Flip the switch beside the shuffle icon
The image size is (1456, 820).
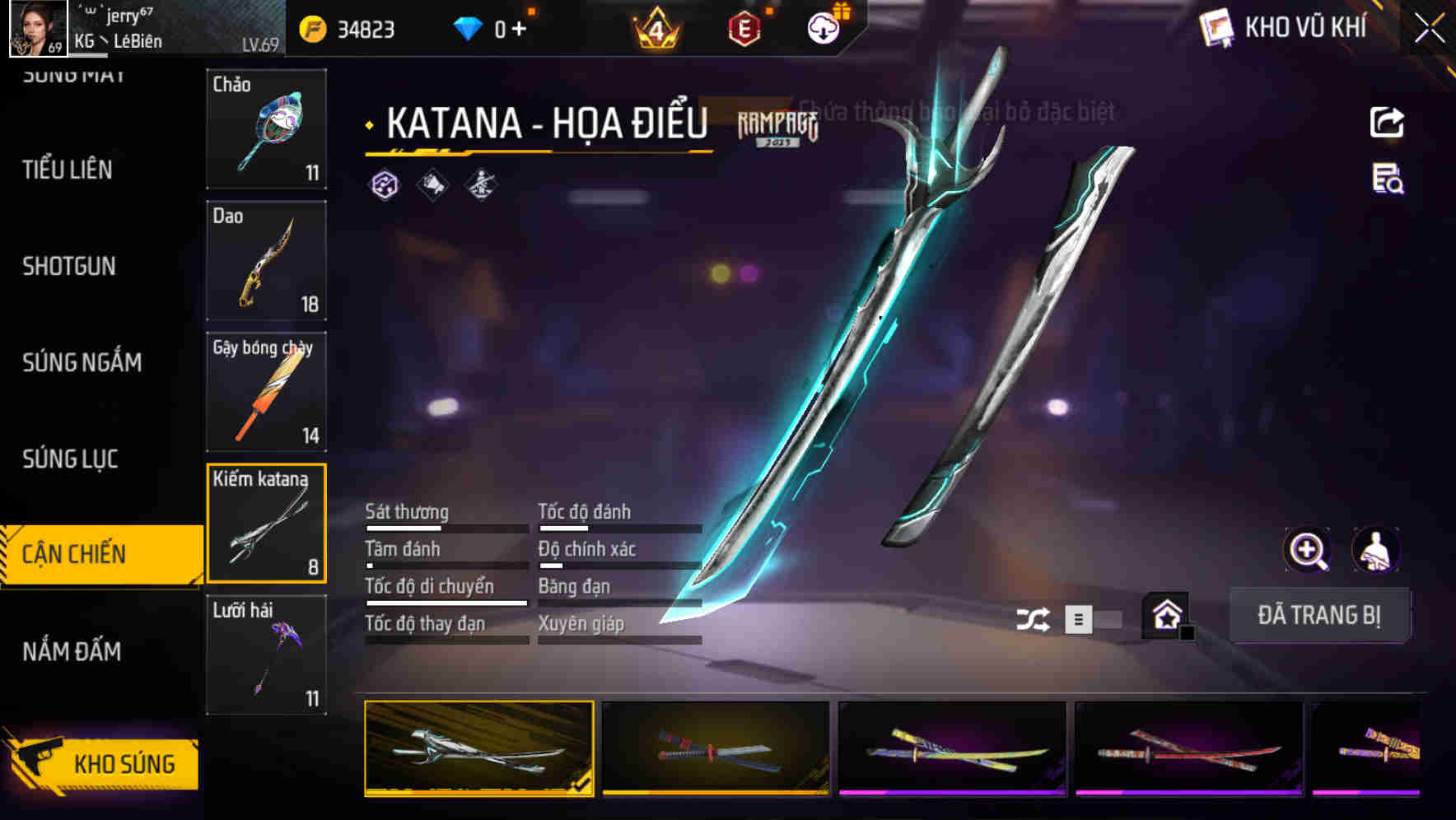(x=1098, y=617)
